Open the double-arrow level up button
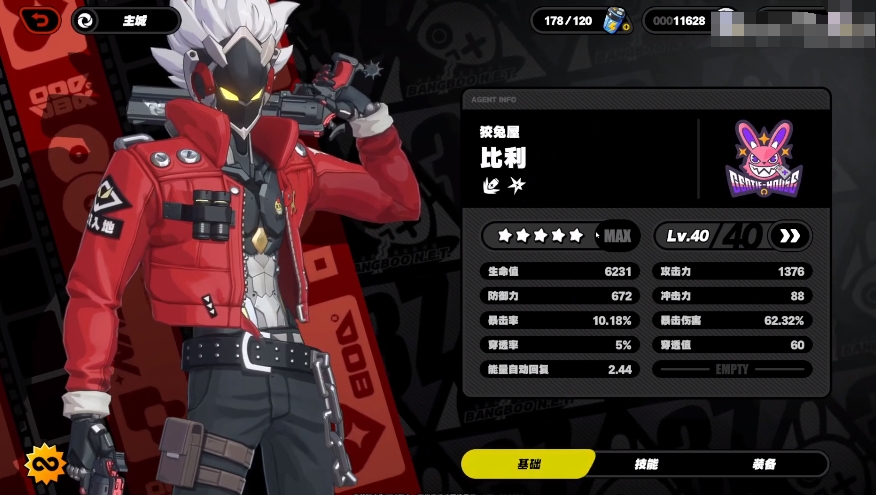This screenshot has height=495, width=876. (790, 236)
